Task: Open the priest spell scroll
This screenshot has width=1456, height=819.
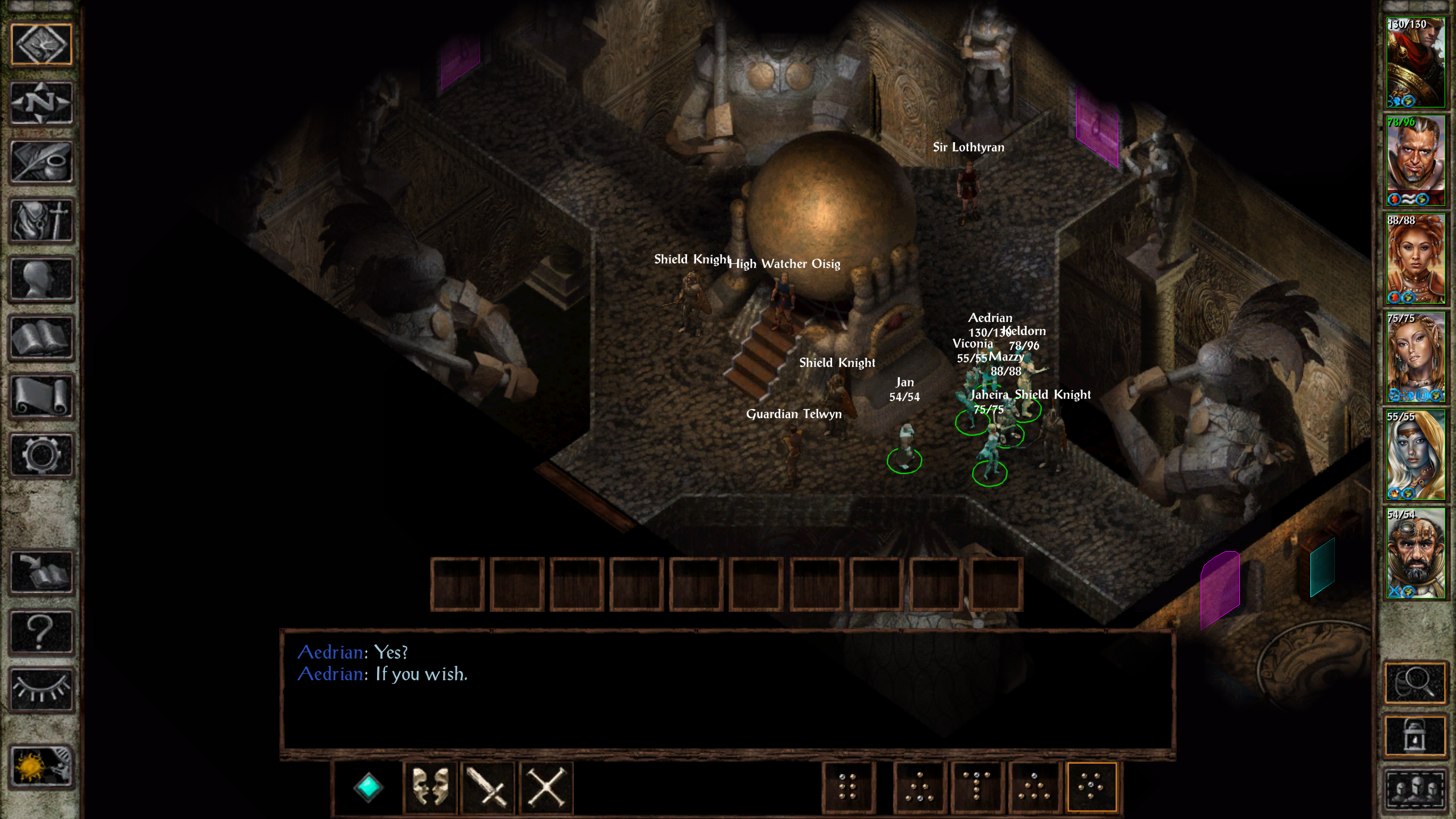Action: [x=42, y=396]
